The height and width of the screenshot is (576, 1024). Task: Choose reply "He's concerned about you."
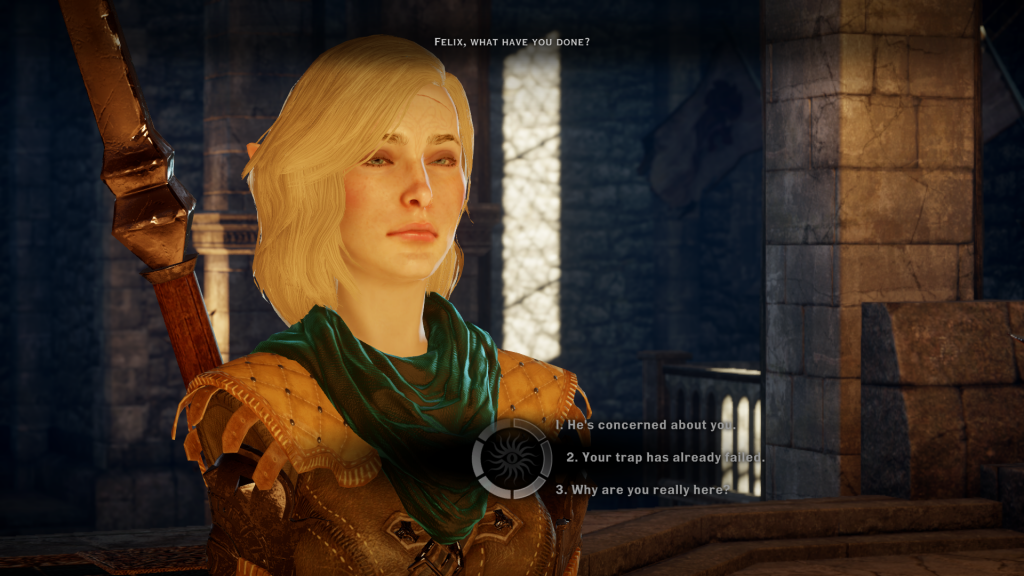652,425
